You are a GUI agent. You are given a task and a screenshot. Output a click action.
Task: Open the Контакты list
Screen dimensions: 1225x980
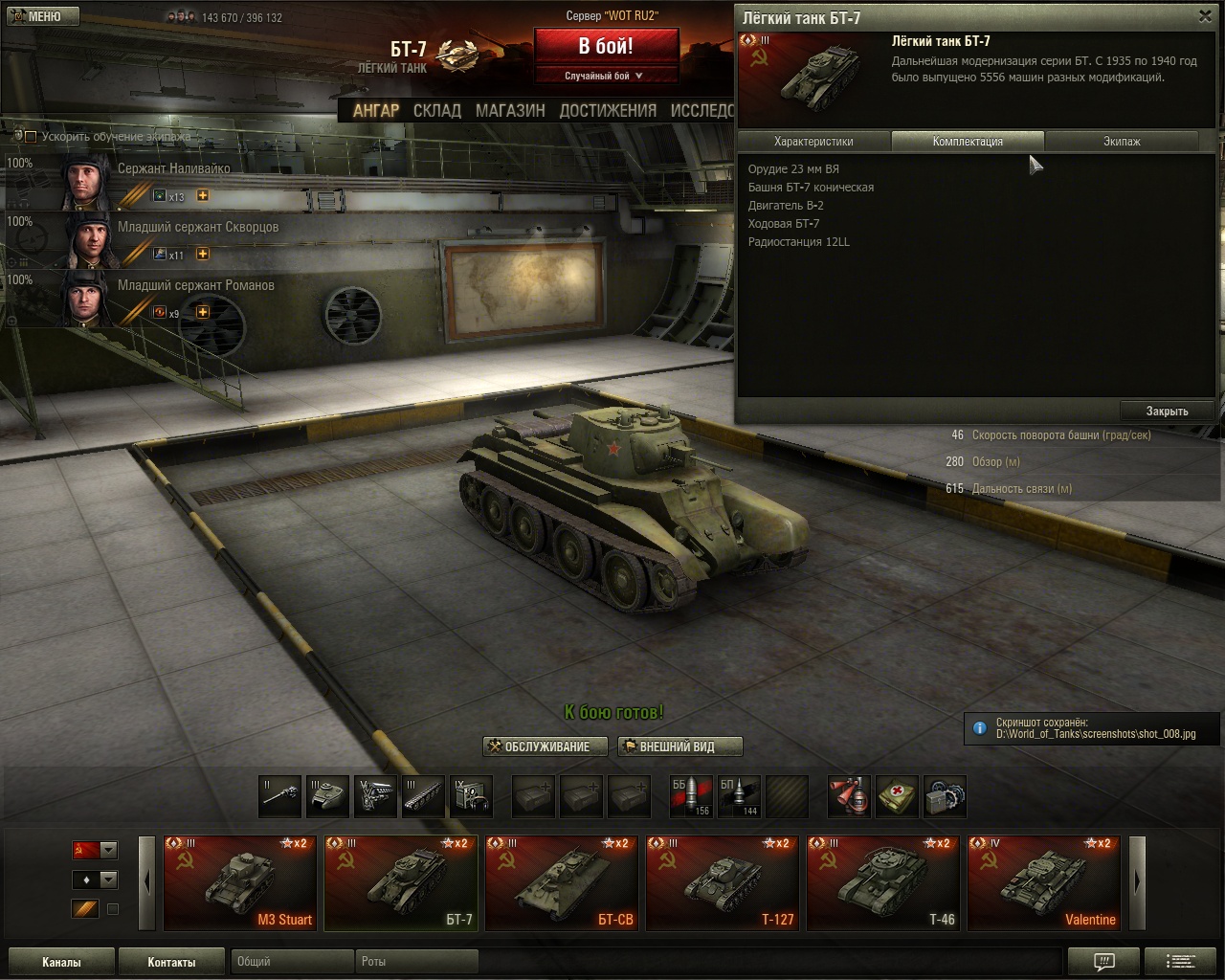coord(171,962)
